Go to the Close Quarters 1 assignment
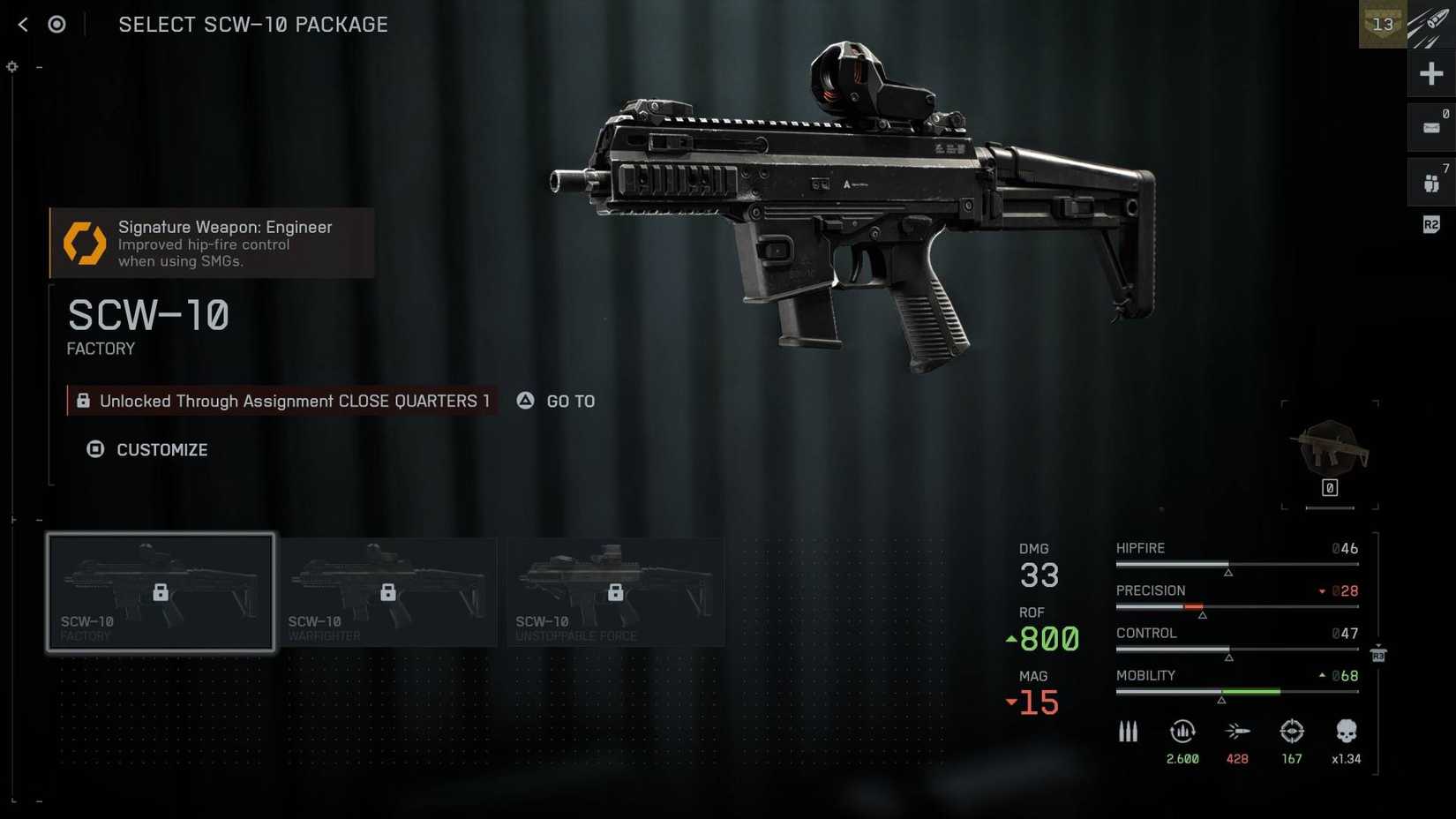The height and width of the screenshot is (819, 1456). pos(557,402)
